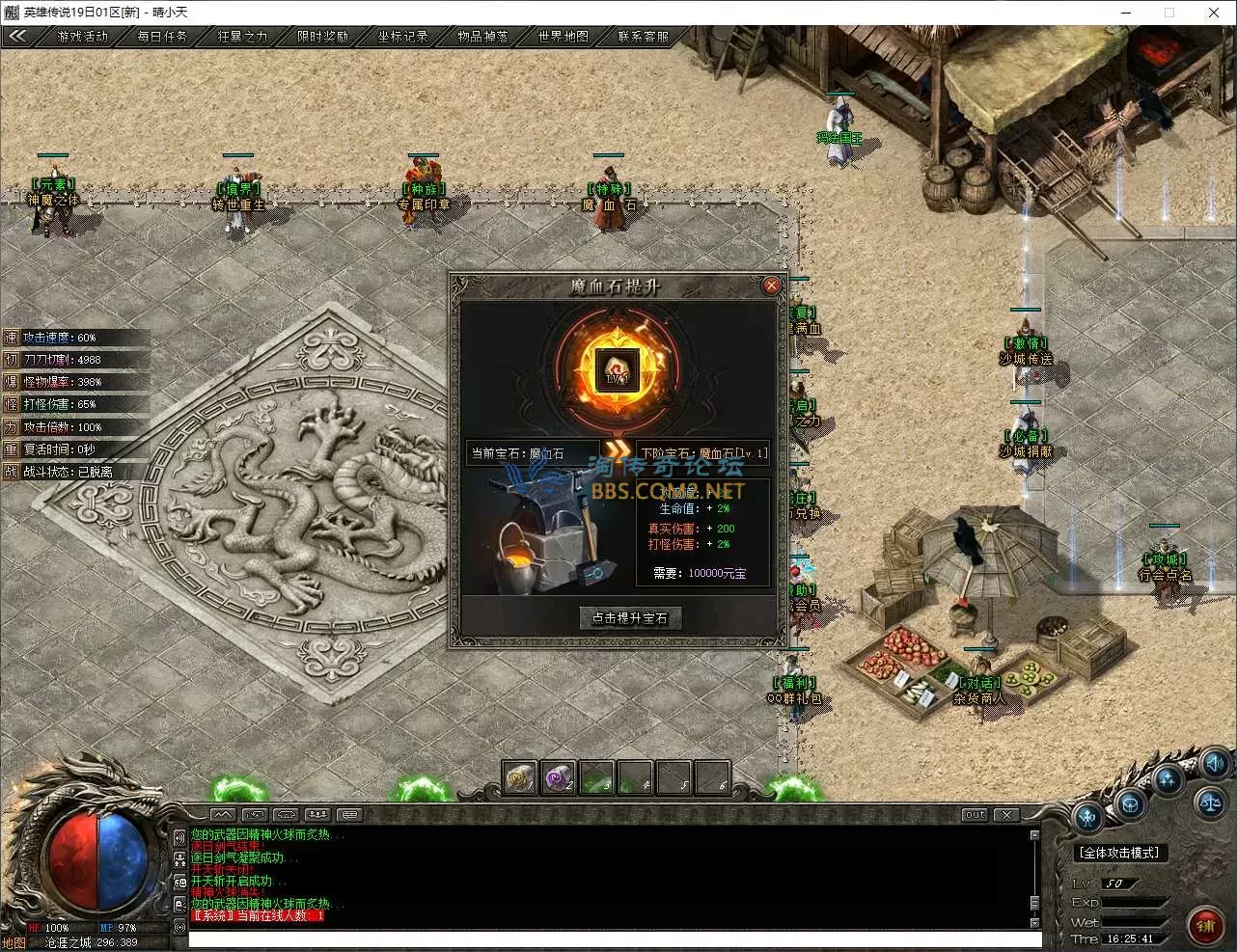This screenshot has width=1237, height=952.
Task: Close the game window
Action: click(1214, 13)
